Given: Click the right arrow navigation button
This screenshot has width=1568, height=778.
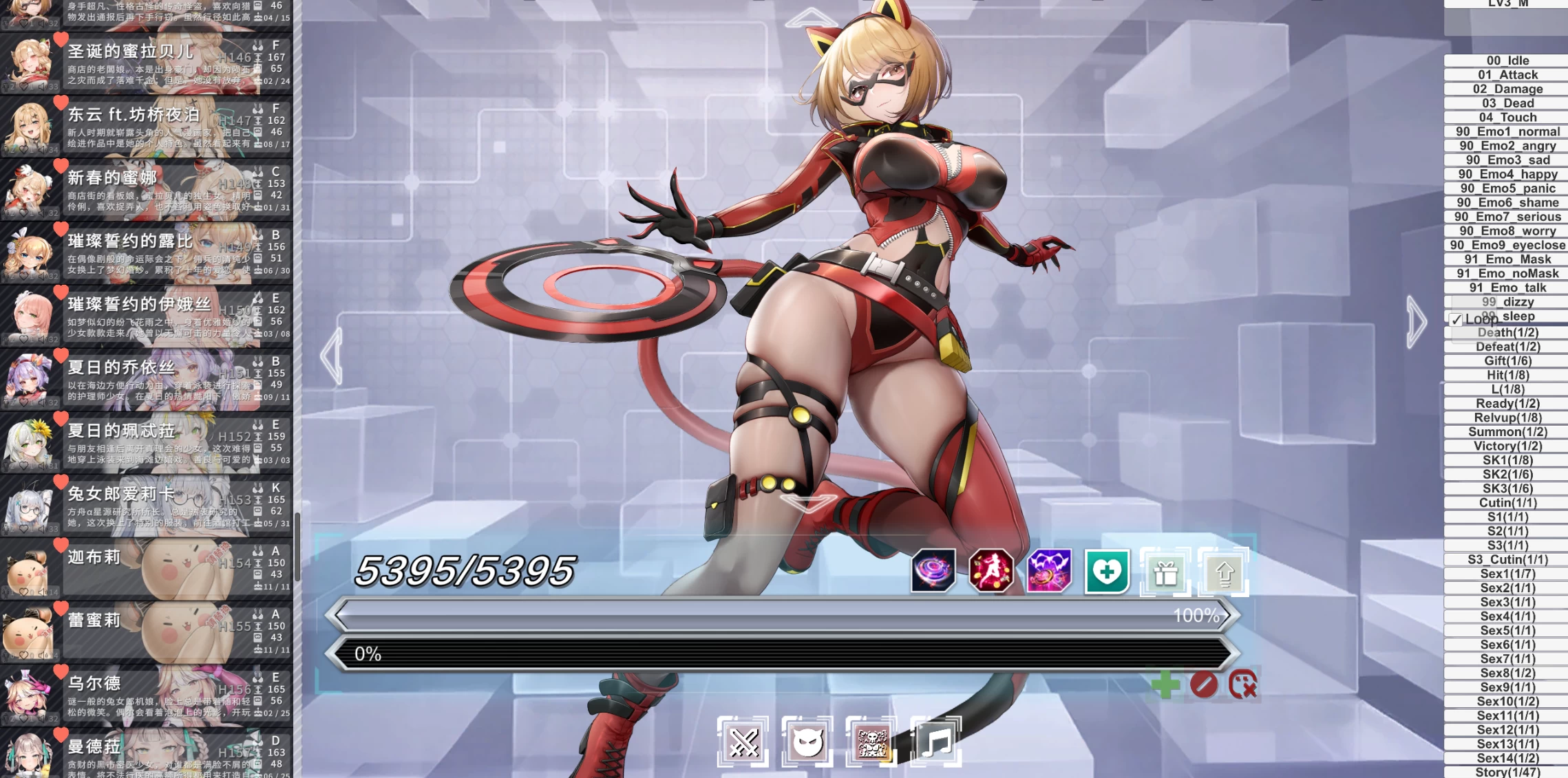Looking at the screenshot, I should 1415,322.
